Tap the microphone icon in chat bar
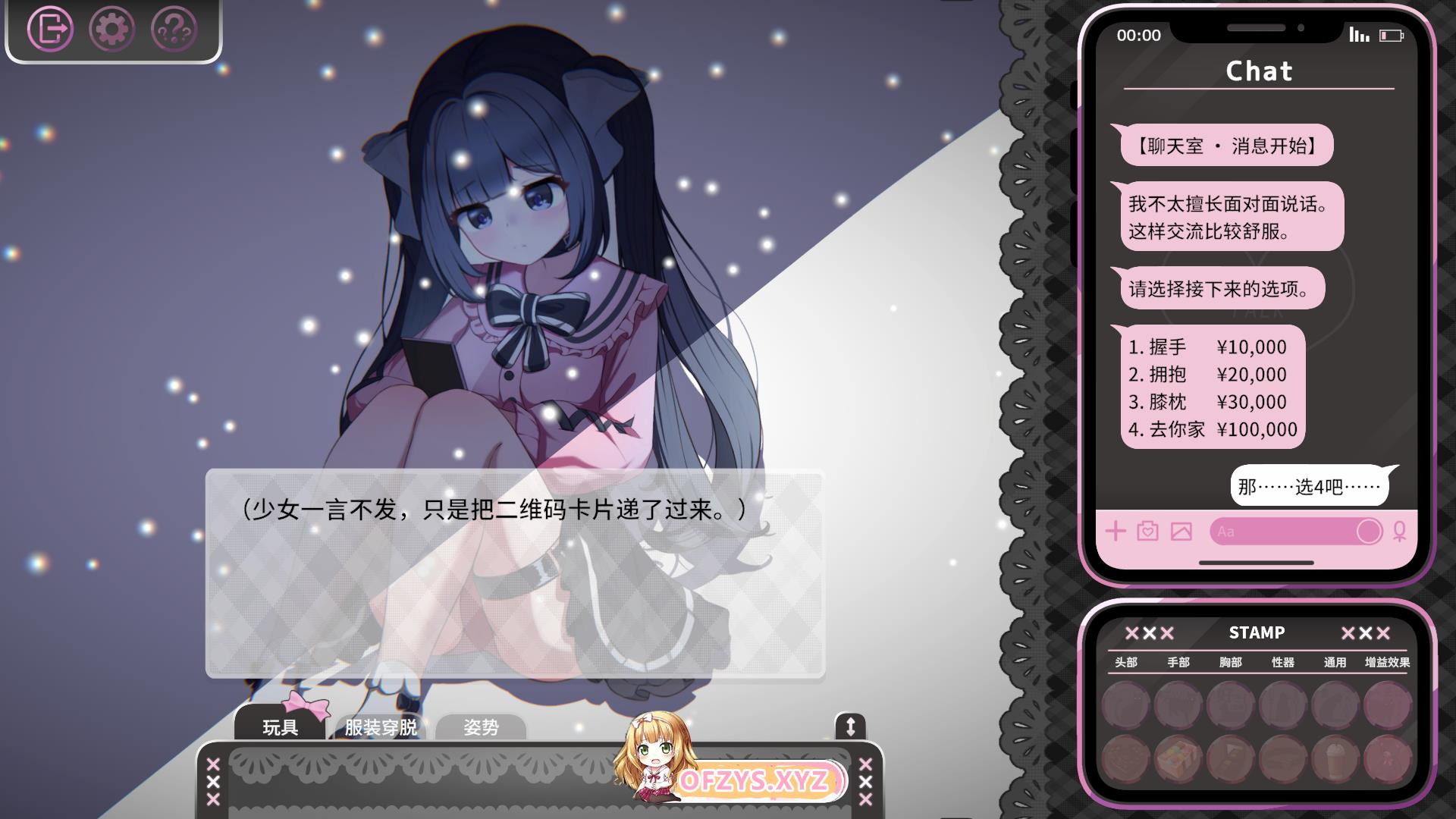The height and width of the screenshot is (819, 1456). tap(1399, 531)
